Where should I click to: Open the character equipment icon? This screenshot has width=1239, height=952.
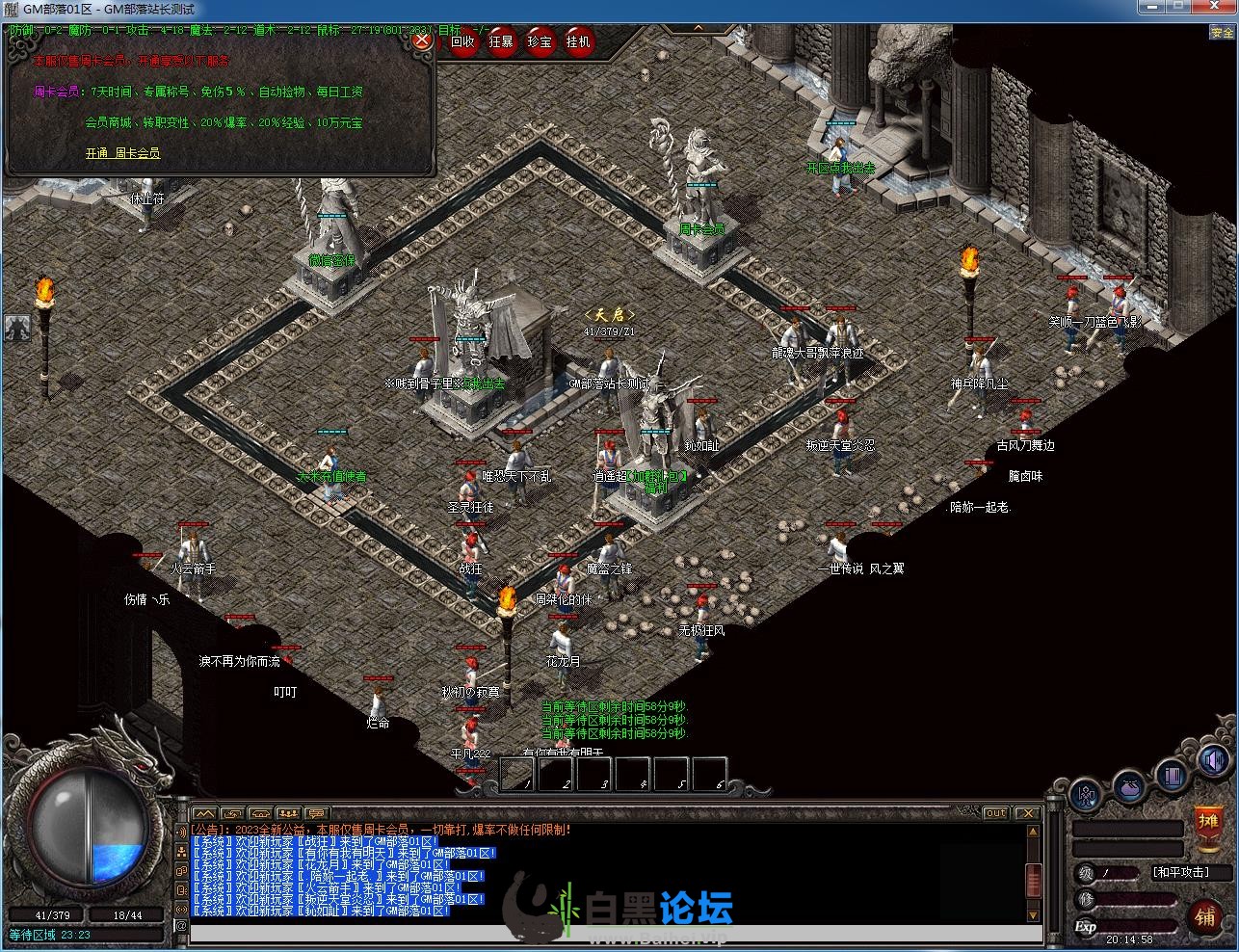point(1087,796)
